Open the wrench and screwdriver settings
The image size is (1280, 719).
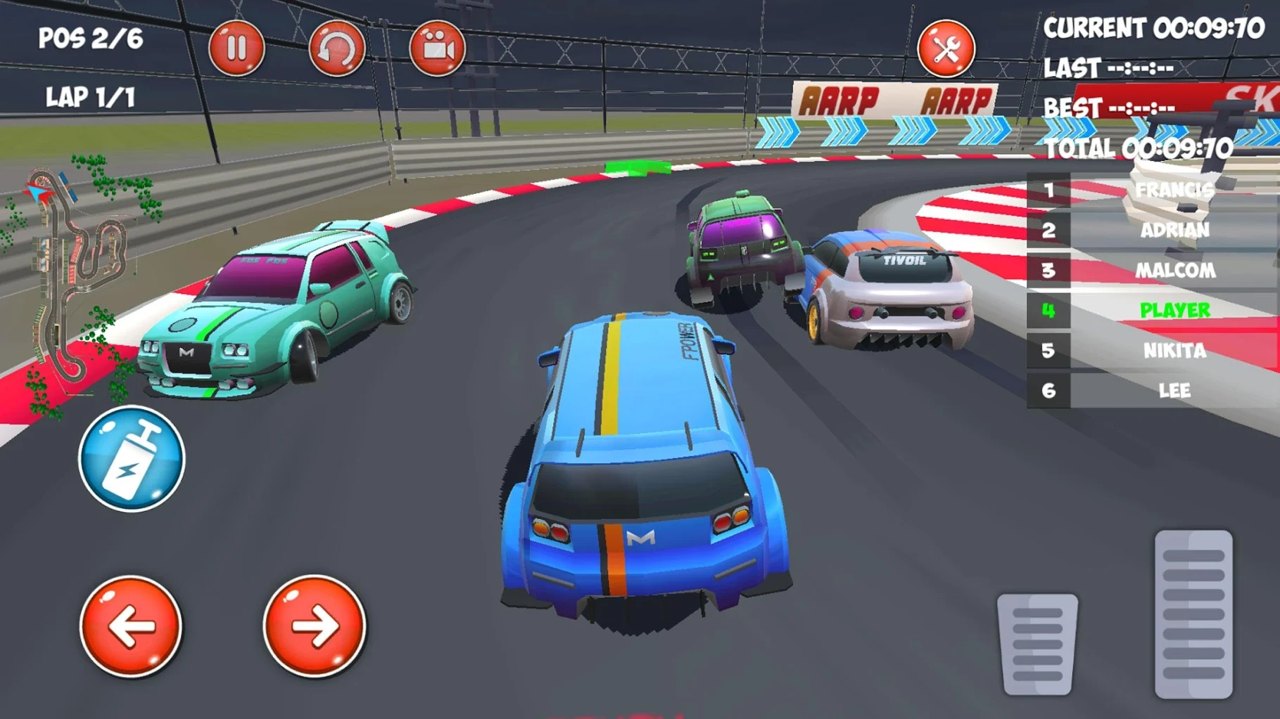pos(946,48)
